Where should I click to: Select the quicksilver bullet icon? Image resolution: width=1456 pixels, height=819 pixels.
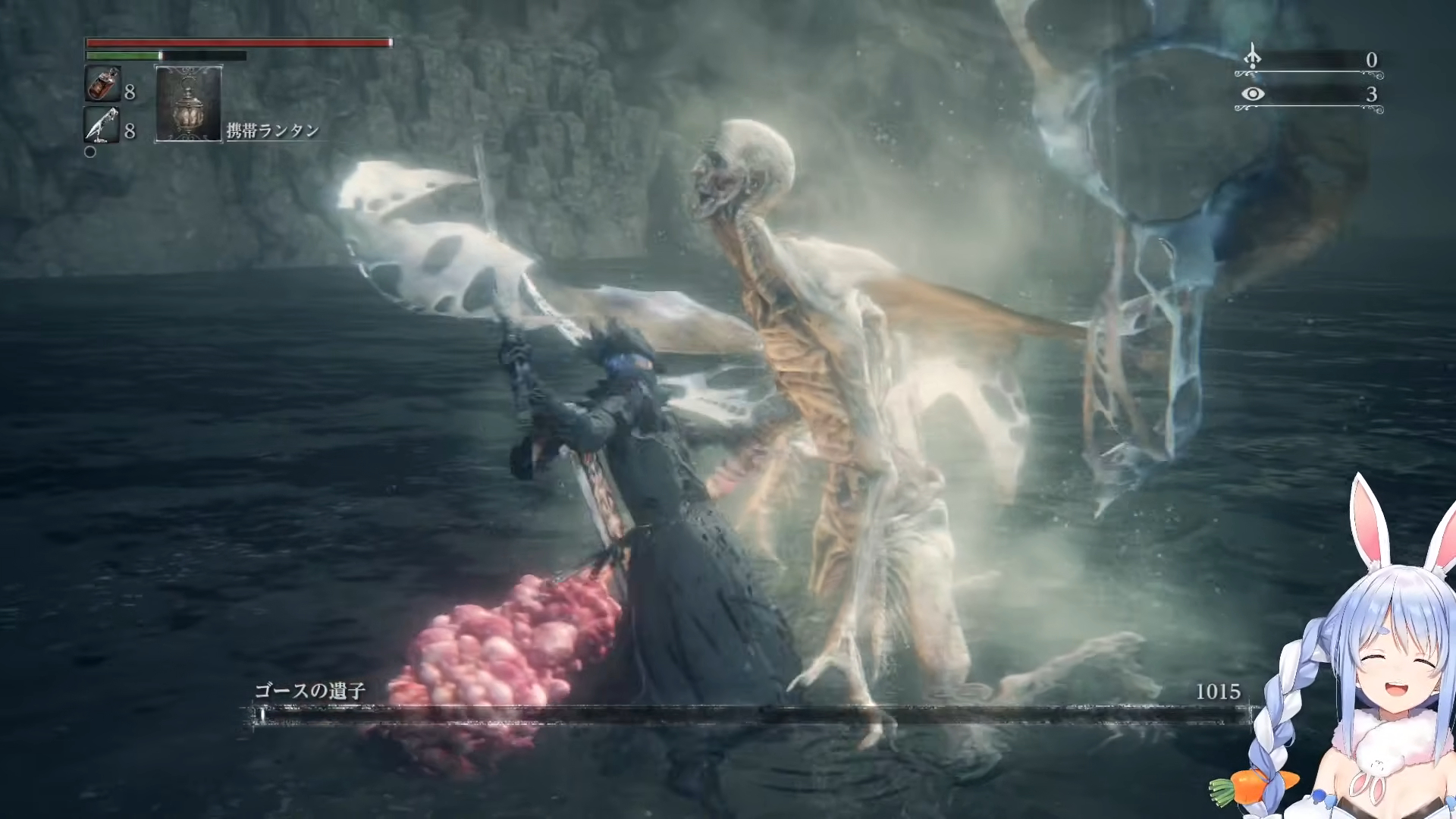[x=102, y=125]
